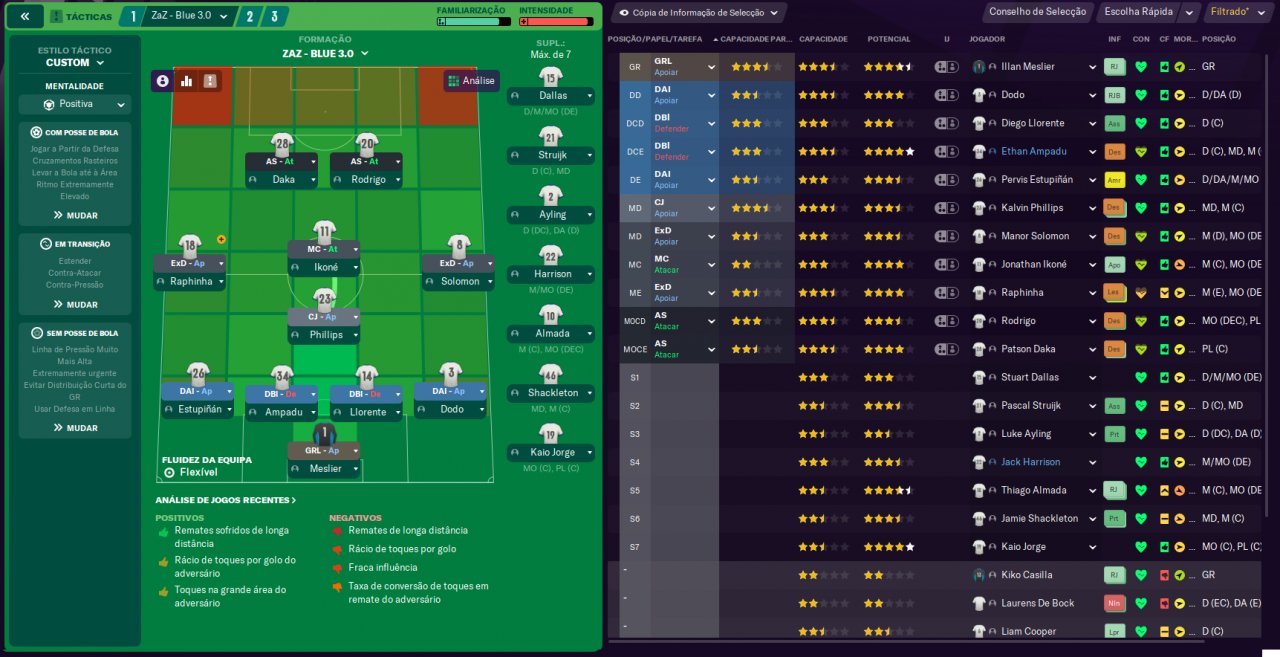This screenshot has width=1280, height=657.
Task: Open Análise de Jogos Recentes link
Action: 225,500
